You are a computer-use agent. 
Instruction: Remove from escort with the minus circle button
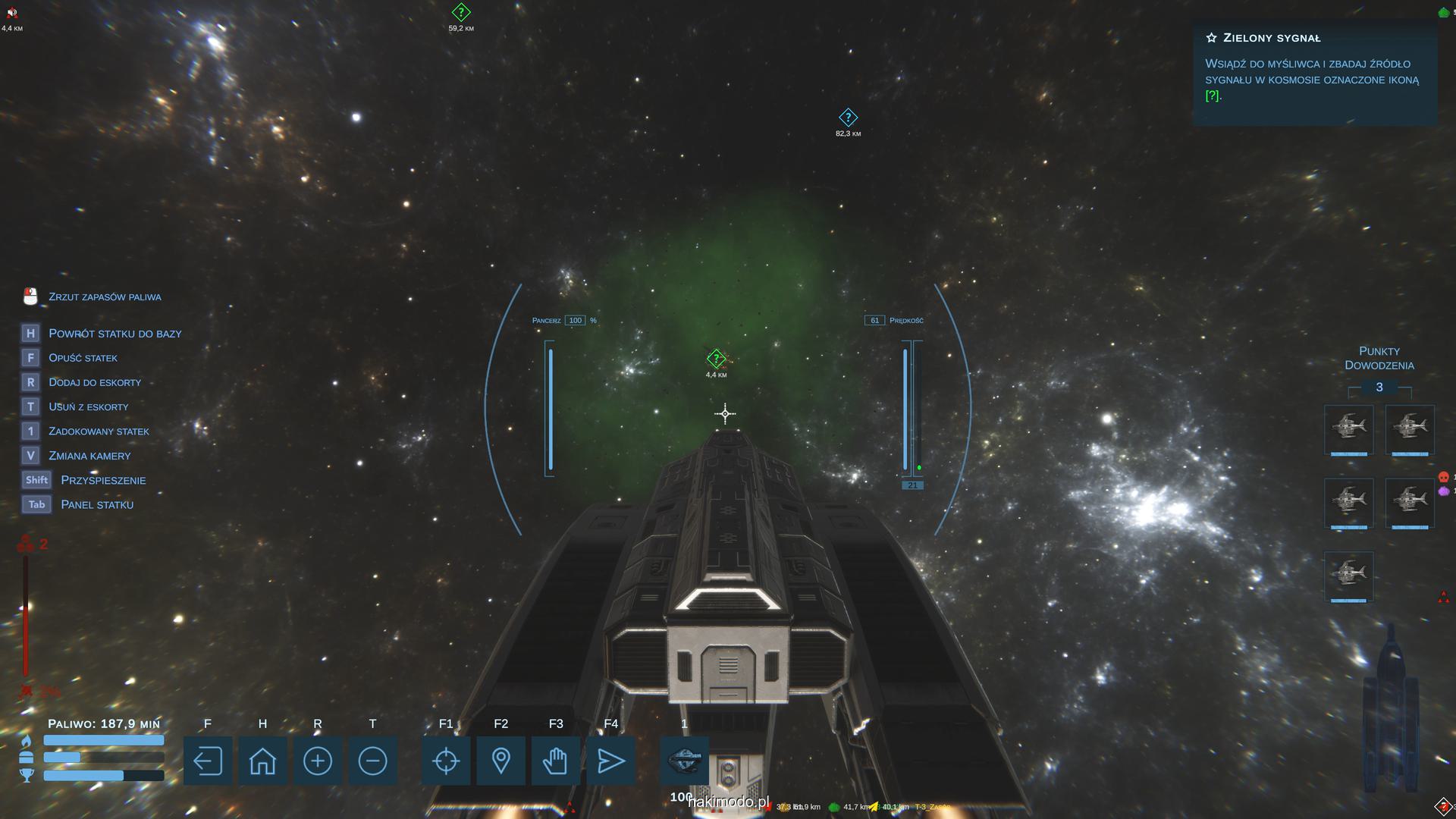click(372, 761)
